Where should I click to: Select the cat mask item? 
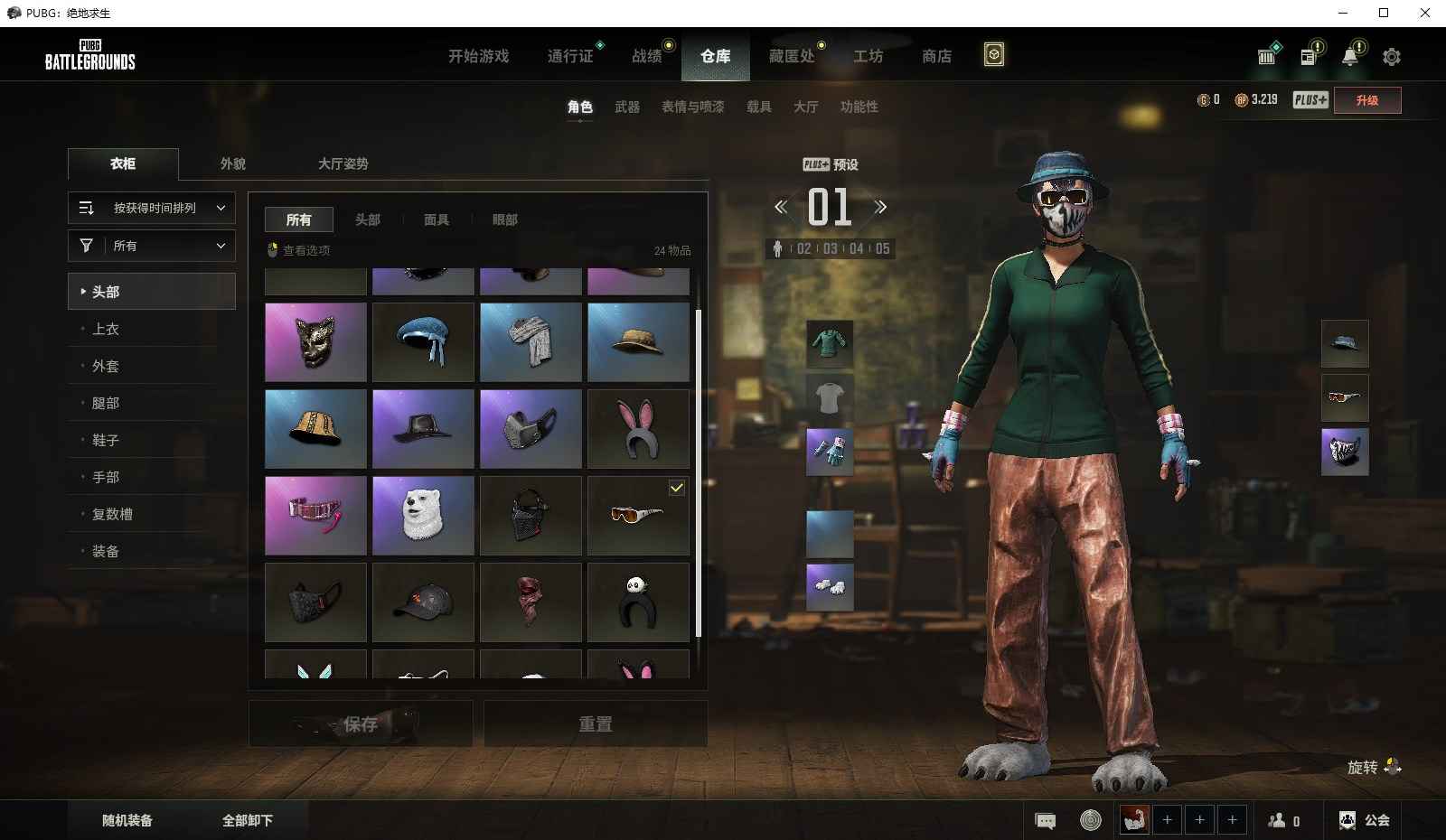[315, 341]
